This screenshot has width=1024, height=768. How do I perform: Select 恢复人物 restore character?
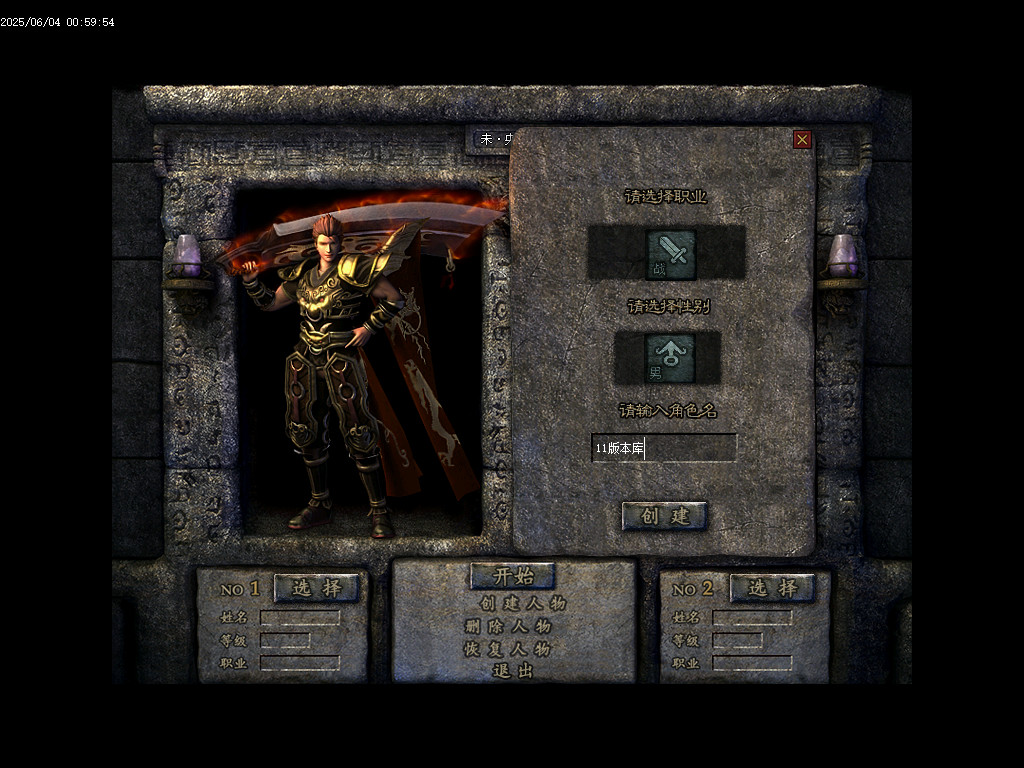[x=507, y=648]
